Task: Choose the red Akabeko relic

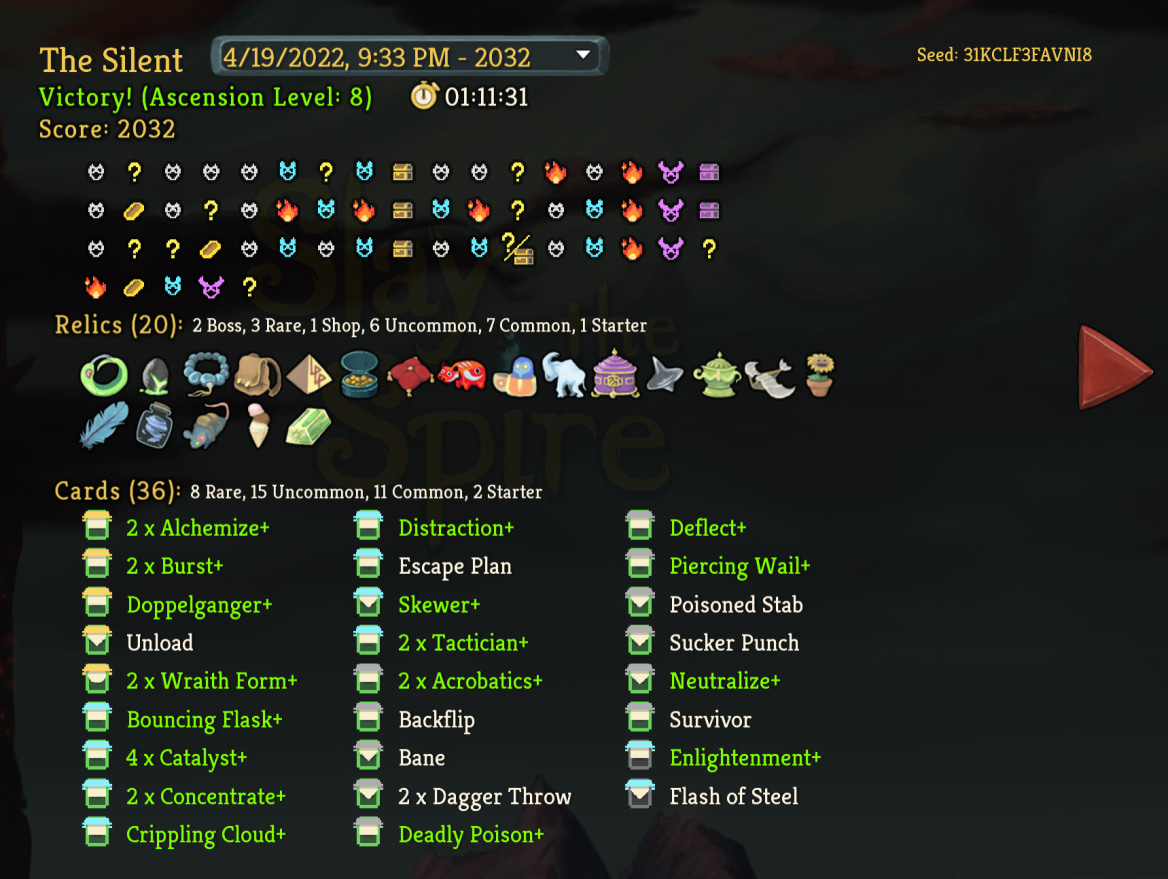Action: pyautogui.click(x=462, y=376)
